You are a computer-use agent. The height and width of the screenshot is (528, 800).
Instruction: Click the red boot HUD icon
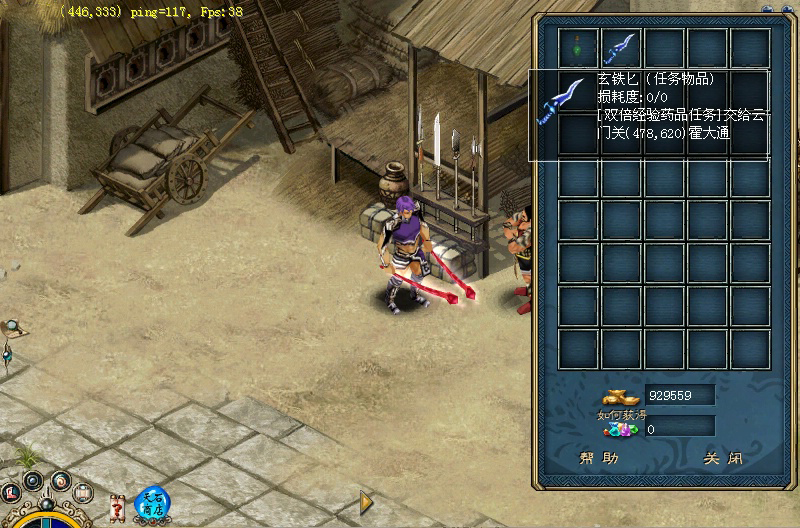pyautogui.click(x=11, y=492)
